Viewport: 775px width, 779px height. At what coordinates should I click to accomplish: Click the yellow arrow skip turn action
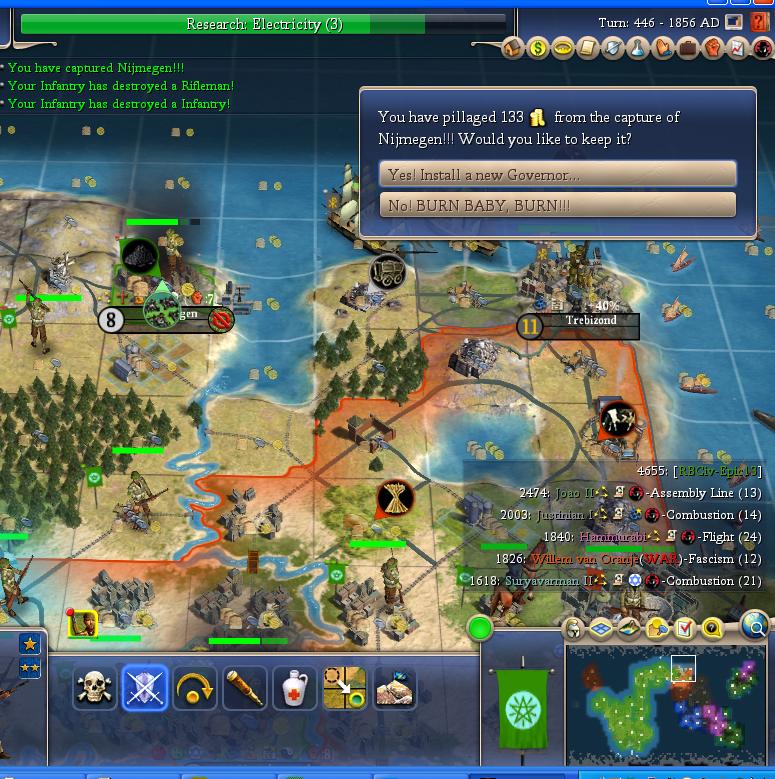194,689
